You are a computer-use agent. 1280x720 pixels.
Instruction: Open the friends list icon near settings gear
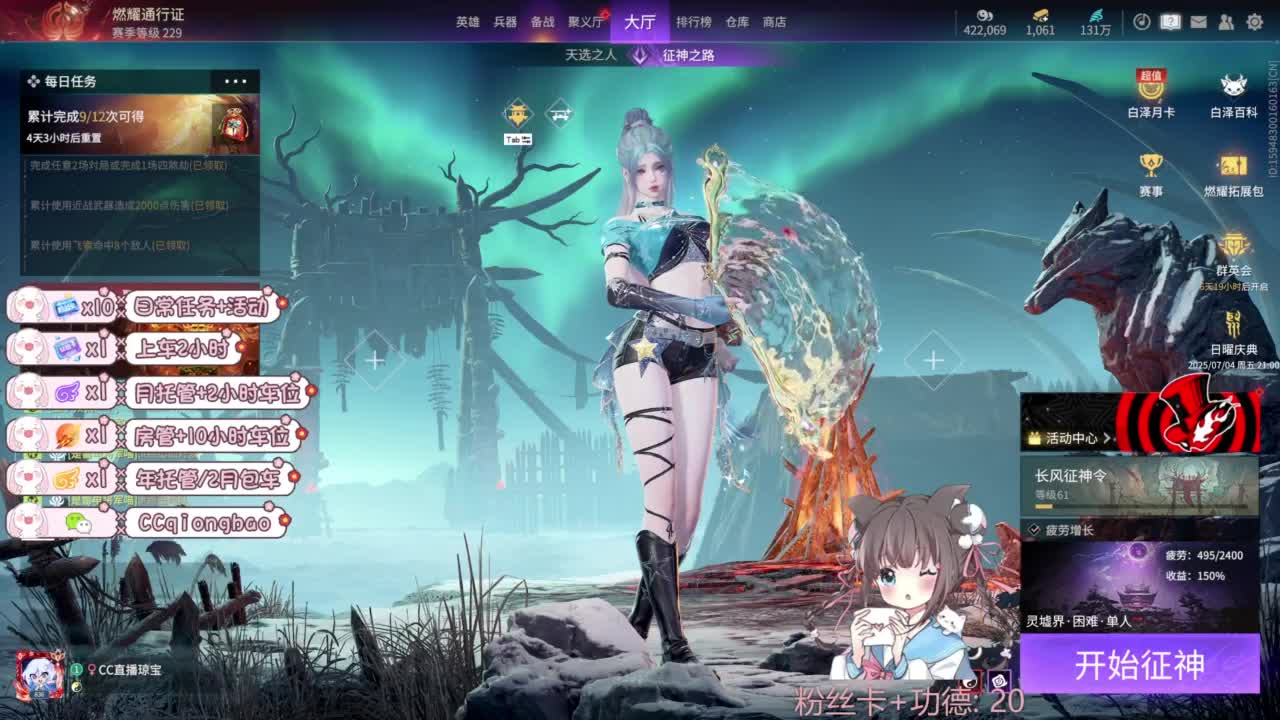tap(1227, 20)
